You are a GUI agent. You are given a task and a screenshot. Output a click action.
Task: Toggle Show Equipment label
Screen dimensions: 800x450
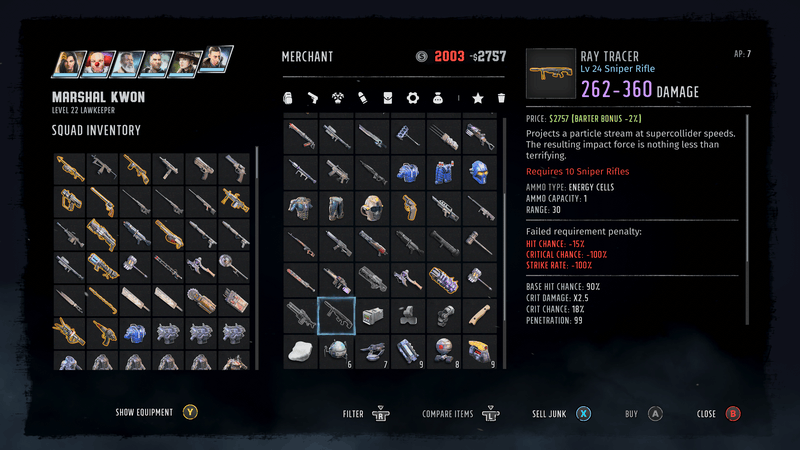[x=144, y=412]
